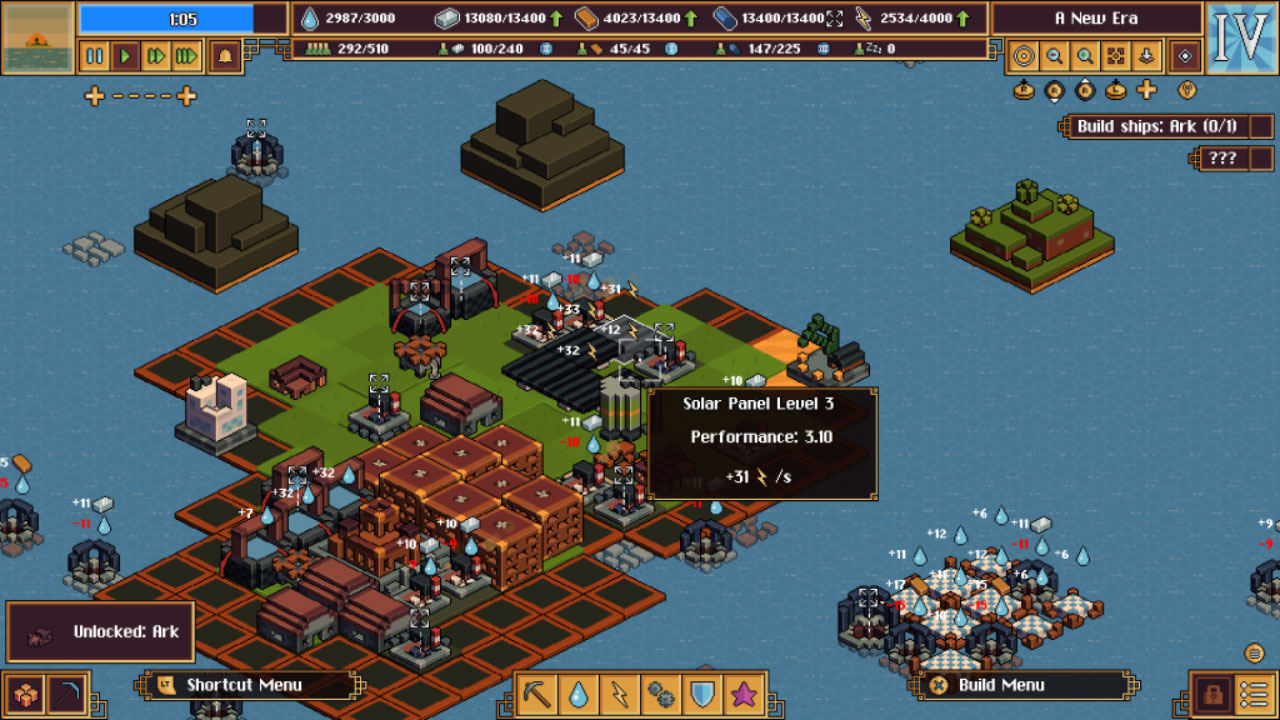This screenshot has width=1280, height=720.
Task: Click the zoom-in magnifier button
Action: coord(1085,56)
